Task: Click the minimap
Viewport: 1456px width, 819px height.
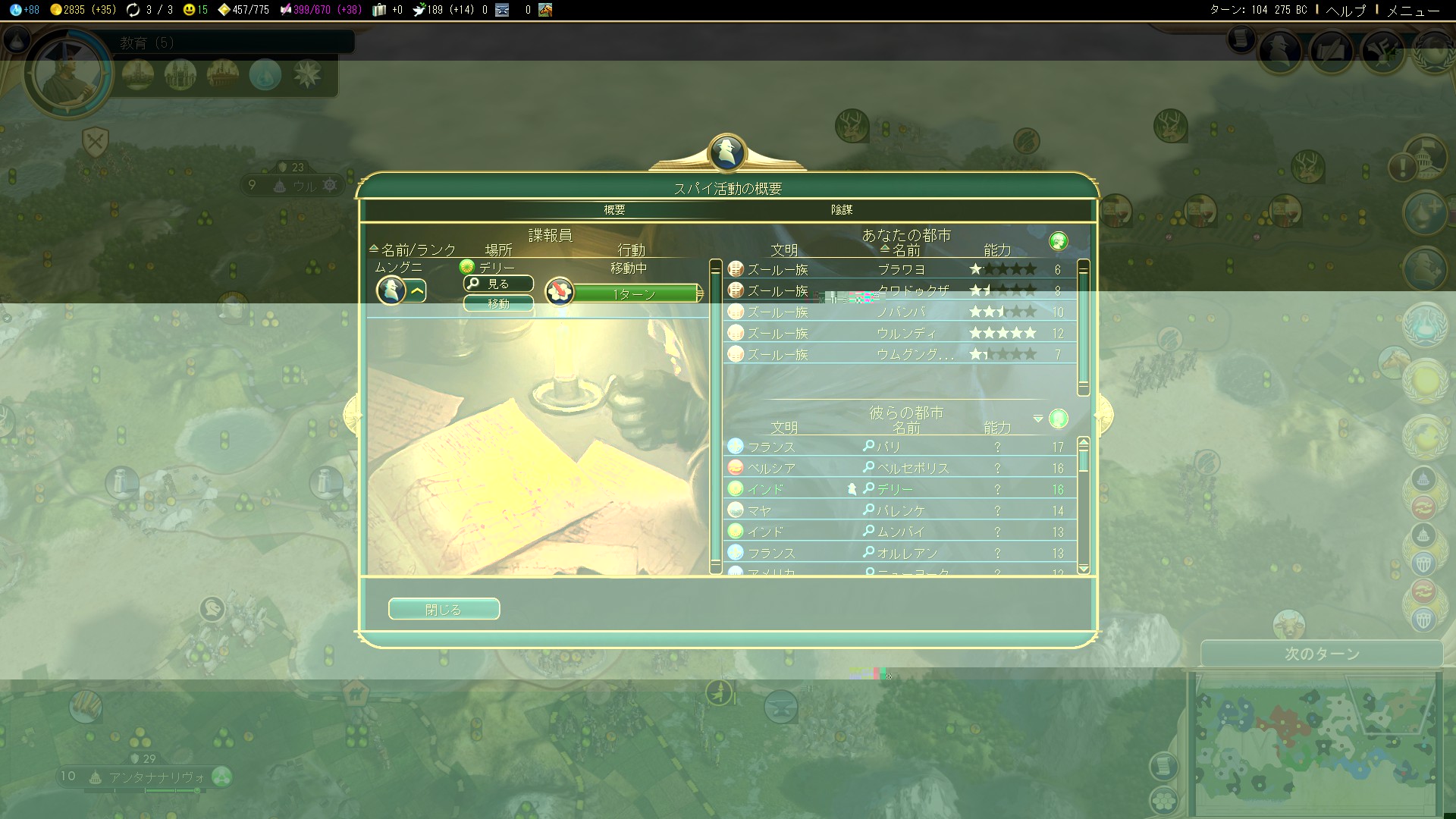Action: (1316, 743)
